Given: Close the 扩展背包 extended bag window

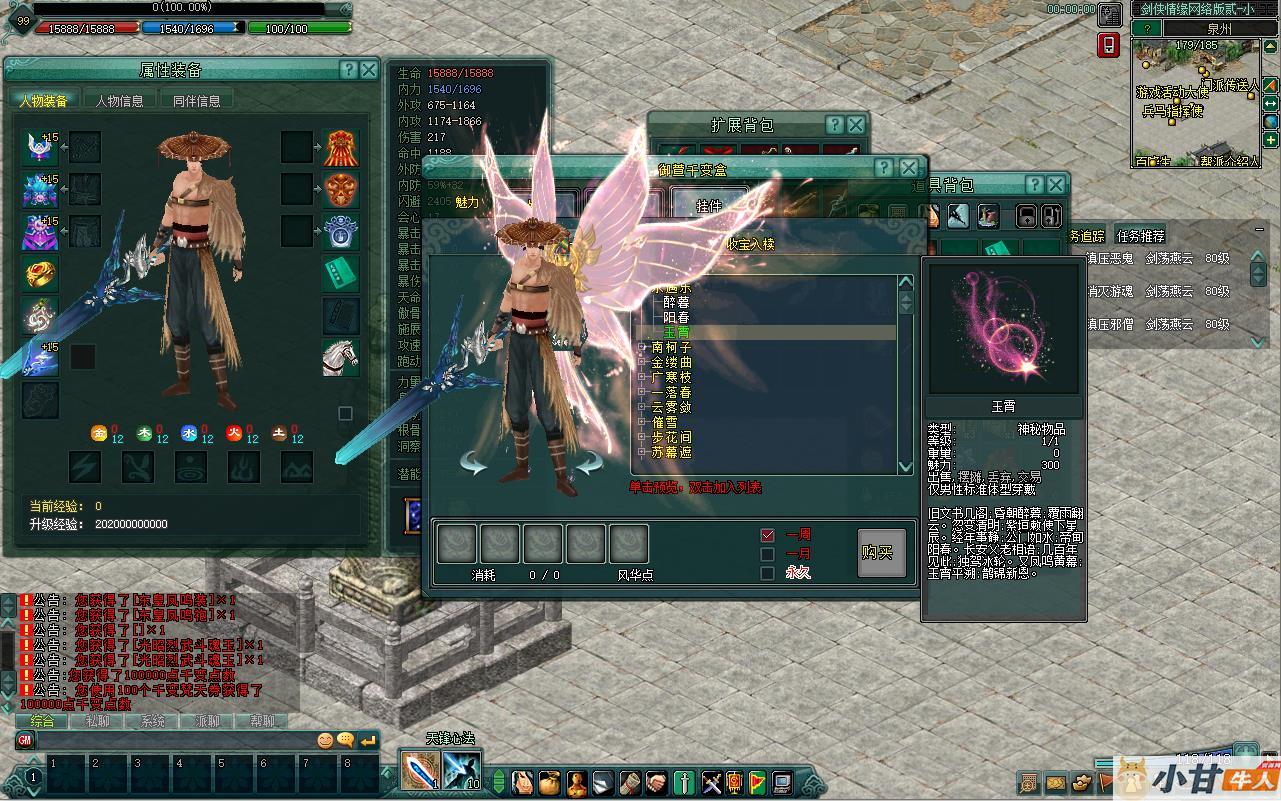Looking at the screenshot, I should click(x=856, y=125).
